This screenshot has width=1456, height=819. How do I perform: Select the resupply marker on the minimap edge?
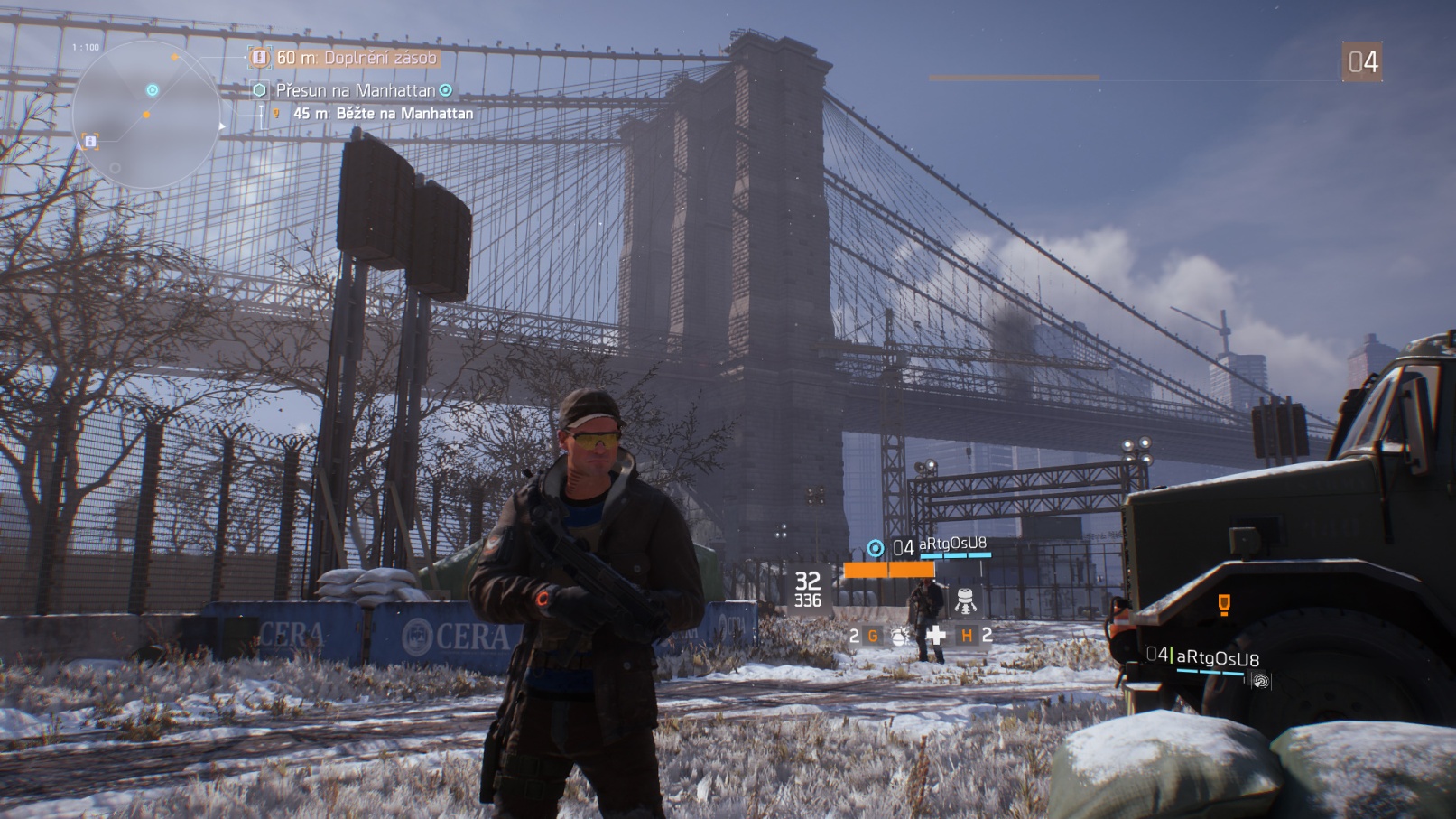tap(90, 141)
